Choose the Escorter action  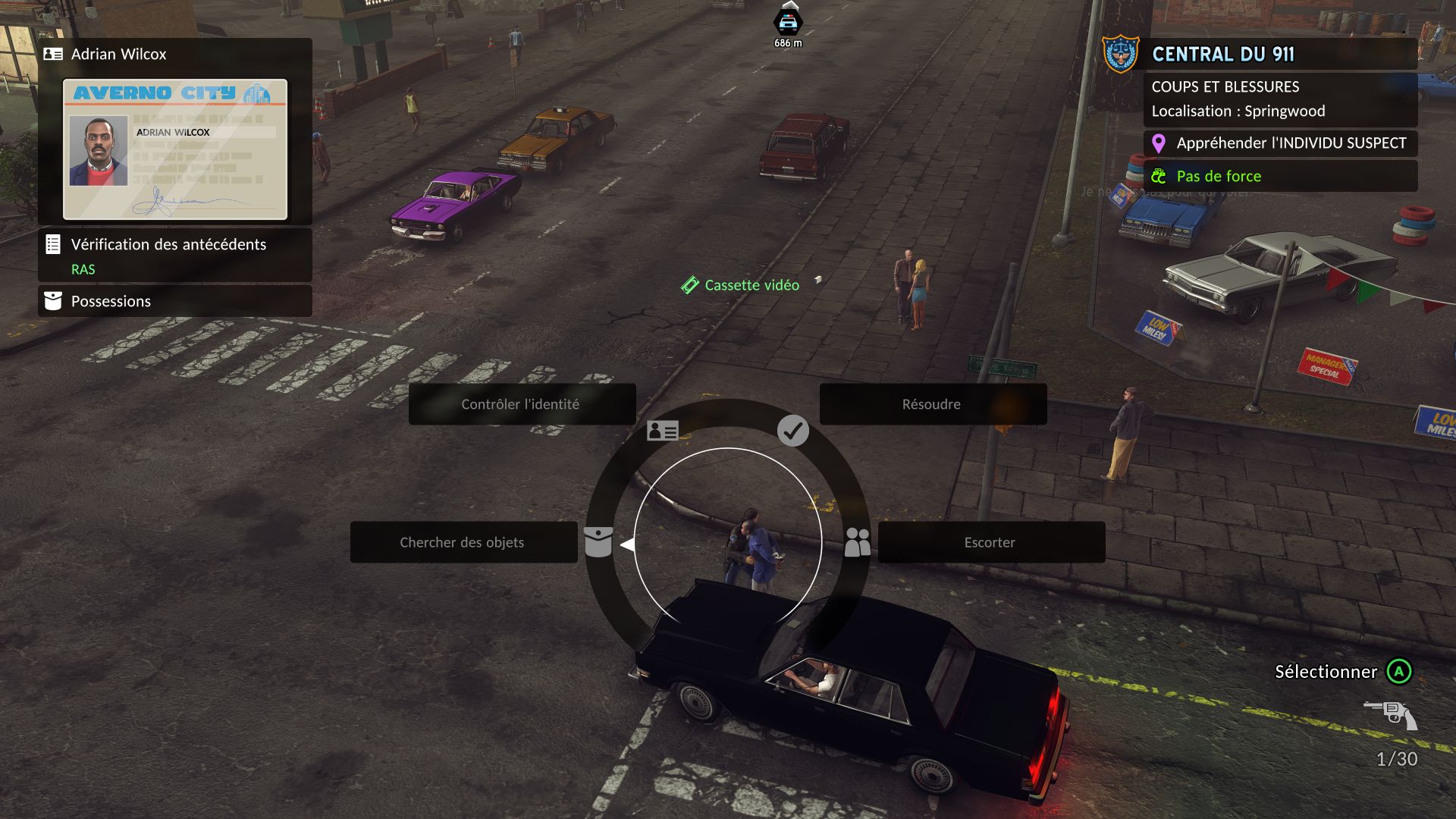[990, 542]
